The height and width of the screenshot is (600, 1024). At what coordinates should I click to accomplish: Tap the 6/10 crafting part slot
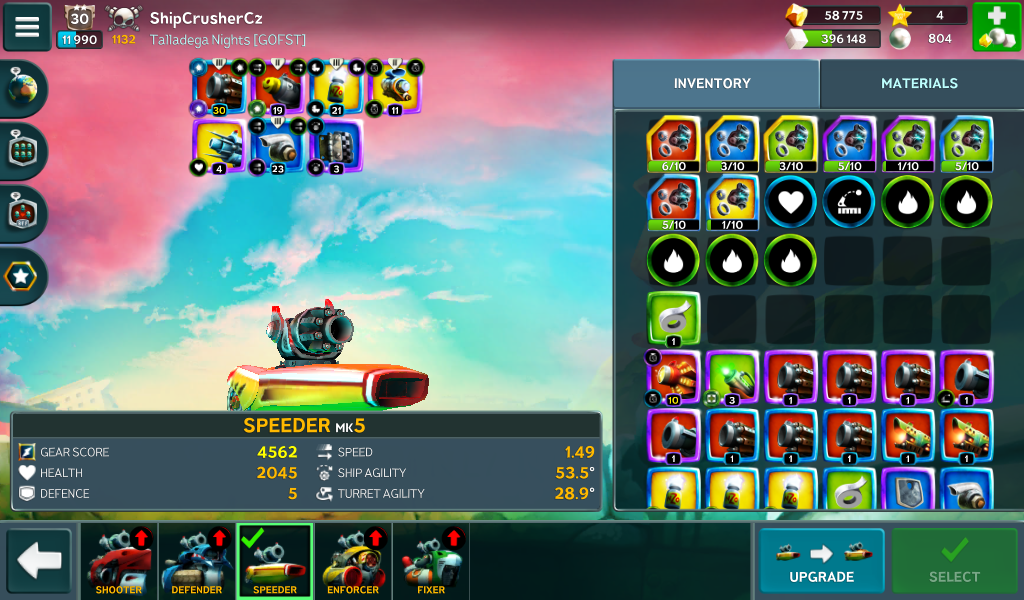(673, 144)
